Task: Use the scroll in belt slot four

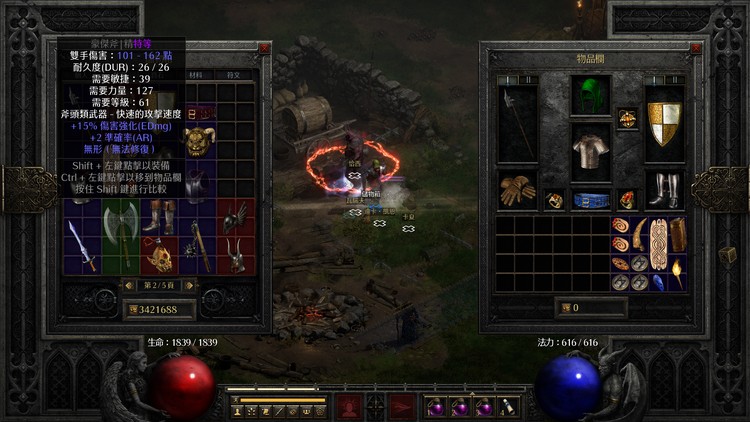Action: pyautogui.click(x=508, y=408)
